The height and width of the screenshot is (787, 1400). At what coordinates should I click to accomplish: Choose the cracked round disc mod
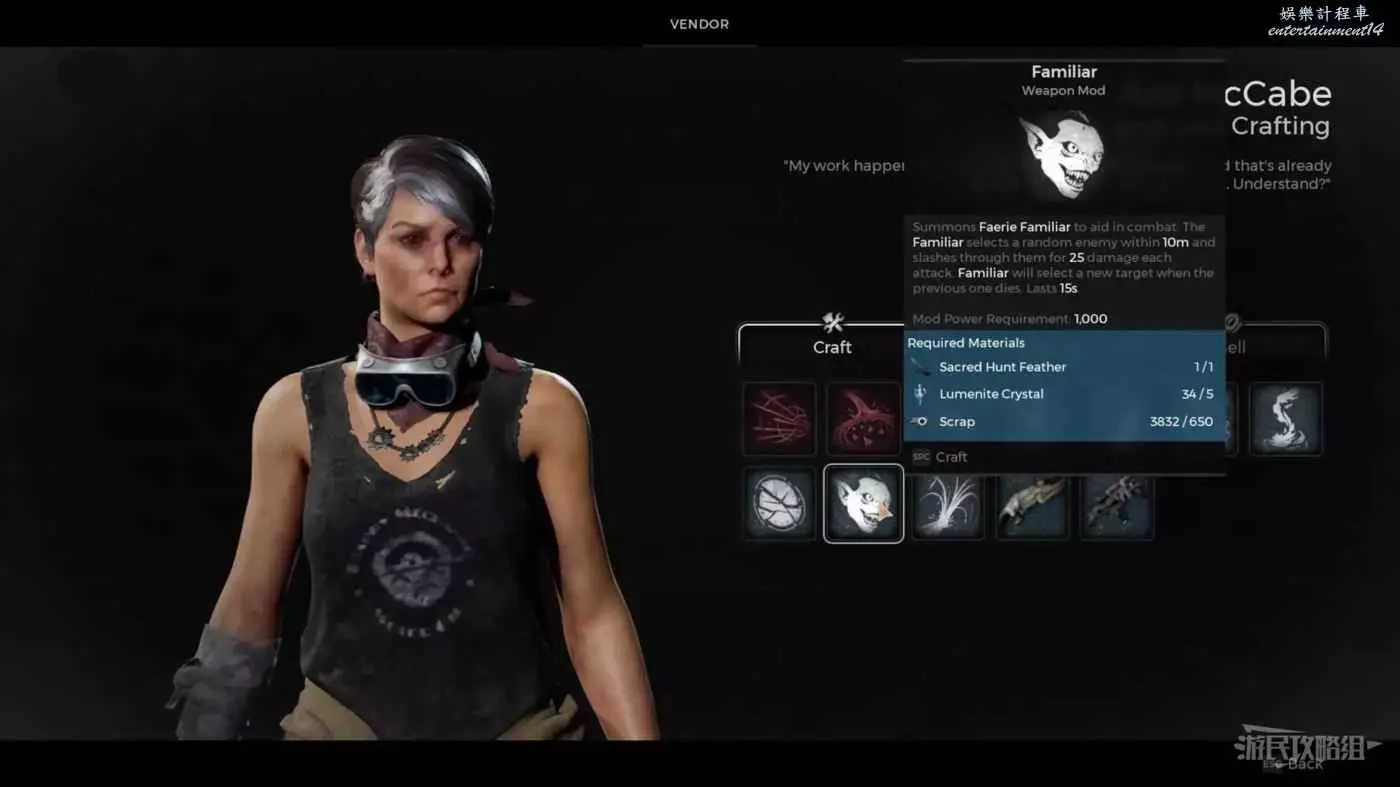(x=779, y=503)
